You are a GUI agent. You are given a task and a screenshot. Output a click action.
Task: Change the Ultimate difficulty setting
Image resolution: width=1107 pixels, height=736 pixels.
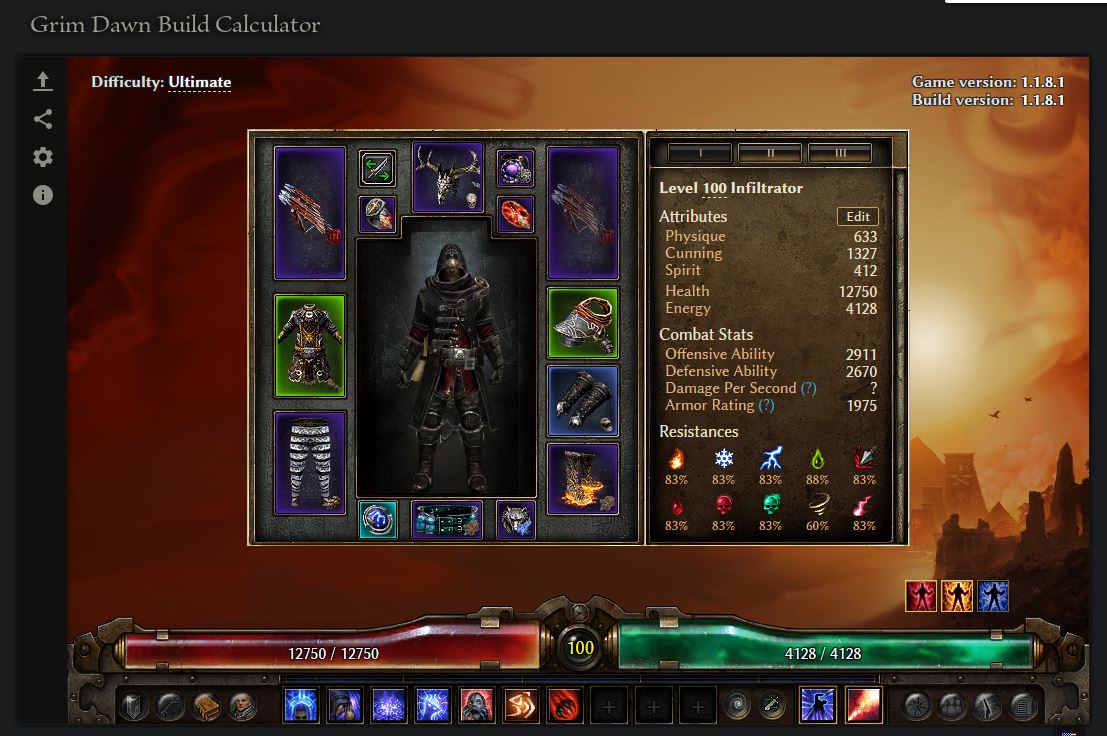coord(199,82)
